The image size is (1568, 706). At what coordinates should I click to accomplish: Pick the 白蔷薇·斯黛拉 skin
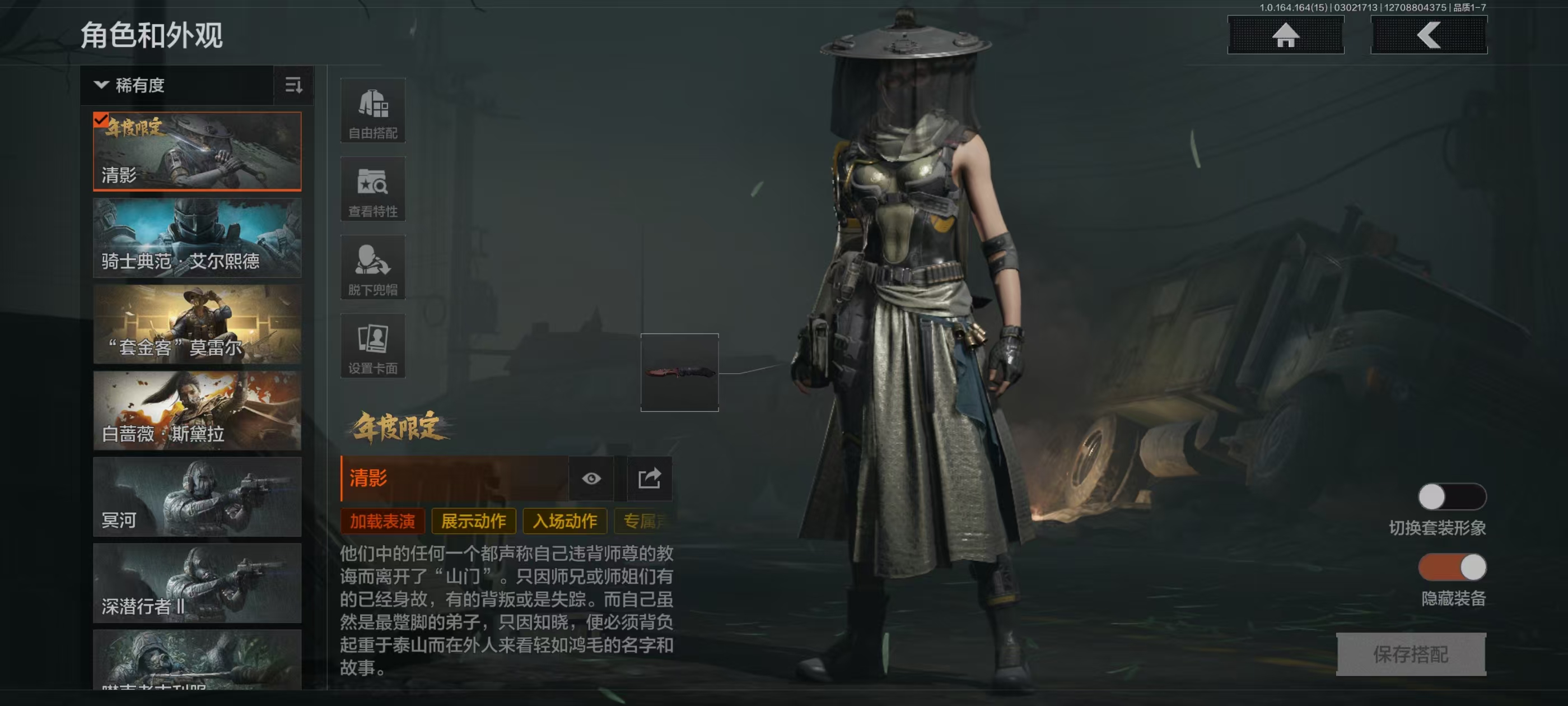[x=197, y=411]
